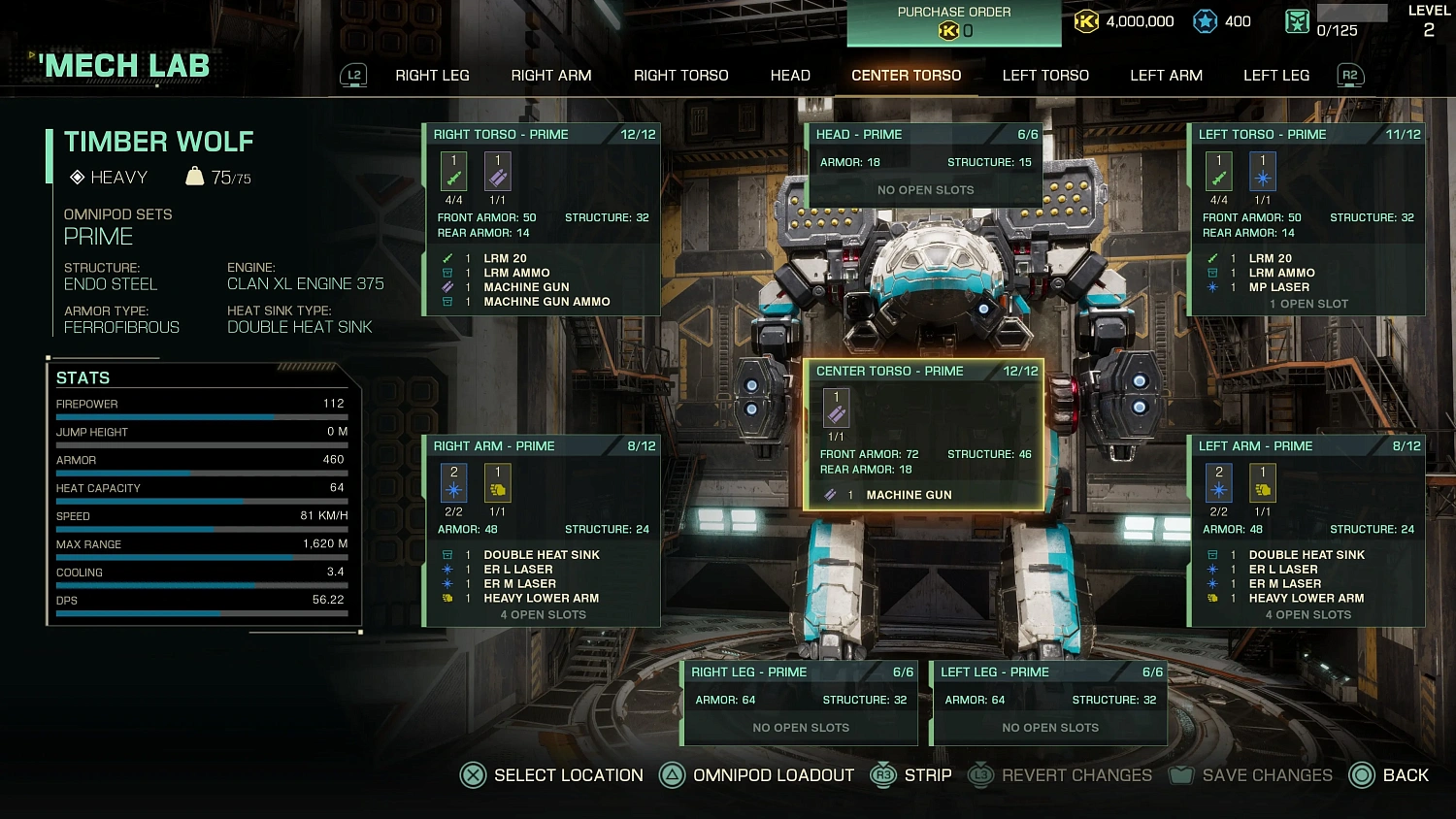Open the LEFT TORSO tab

1044,75
